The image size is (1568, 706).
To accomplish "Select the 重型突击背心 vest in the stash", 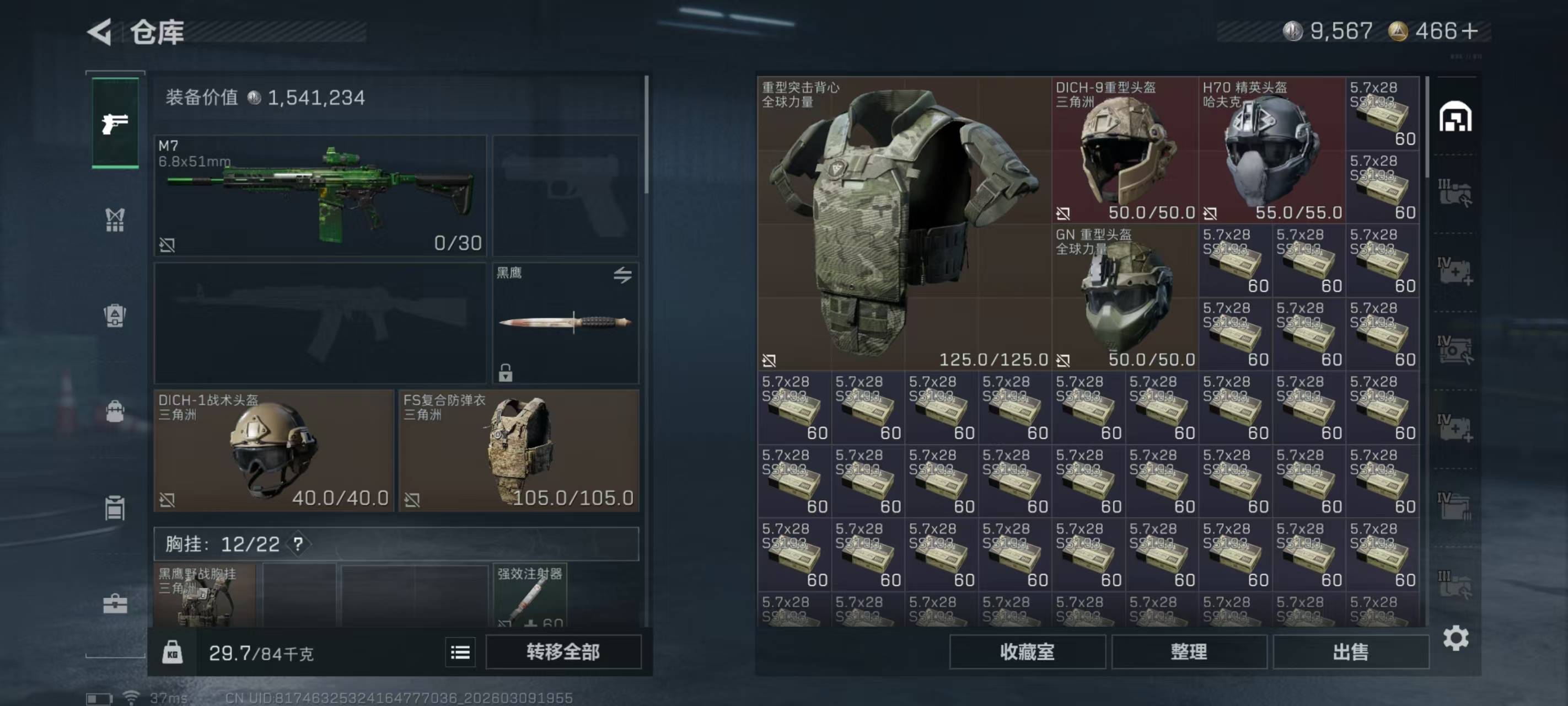I will [x=903, y=222].
